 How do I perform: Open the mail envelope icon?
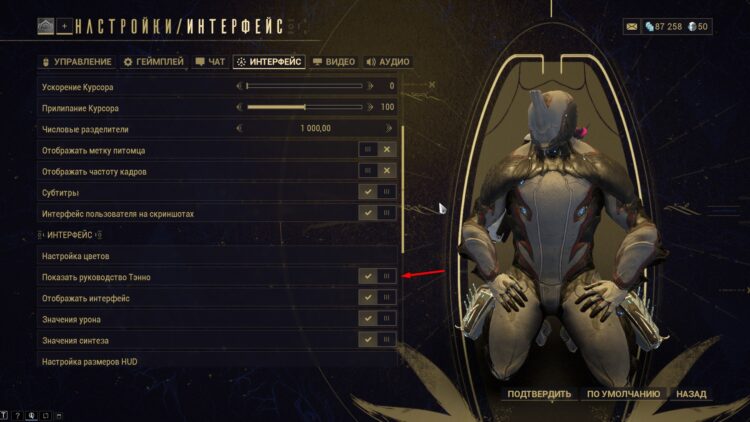pos(633,26)
